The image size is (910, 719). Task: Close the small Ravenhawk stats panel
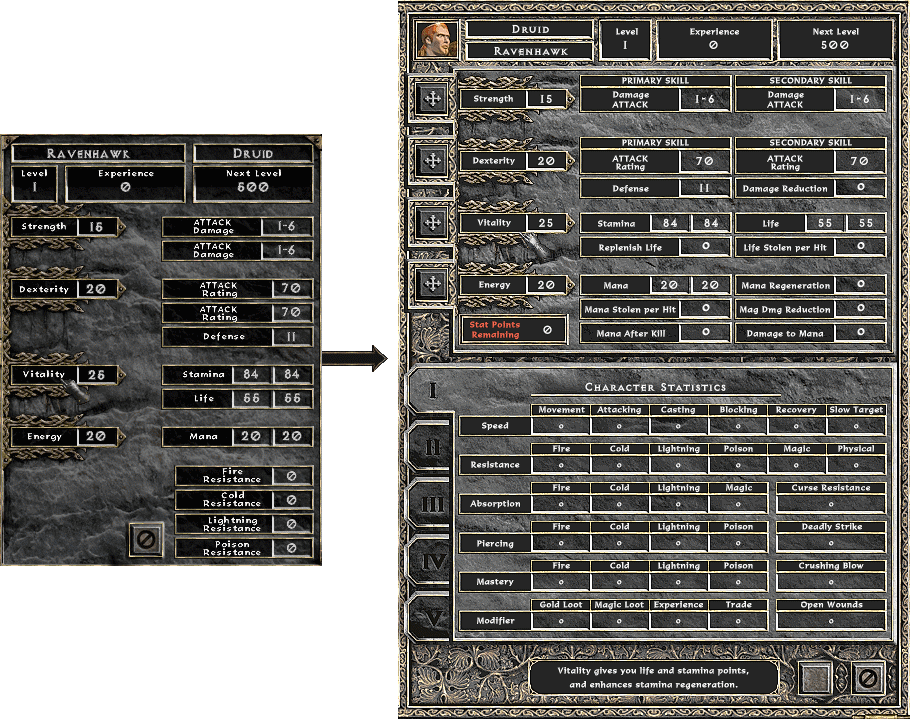(146, 540)
